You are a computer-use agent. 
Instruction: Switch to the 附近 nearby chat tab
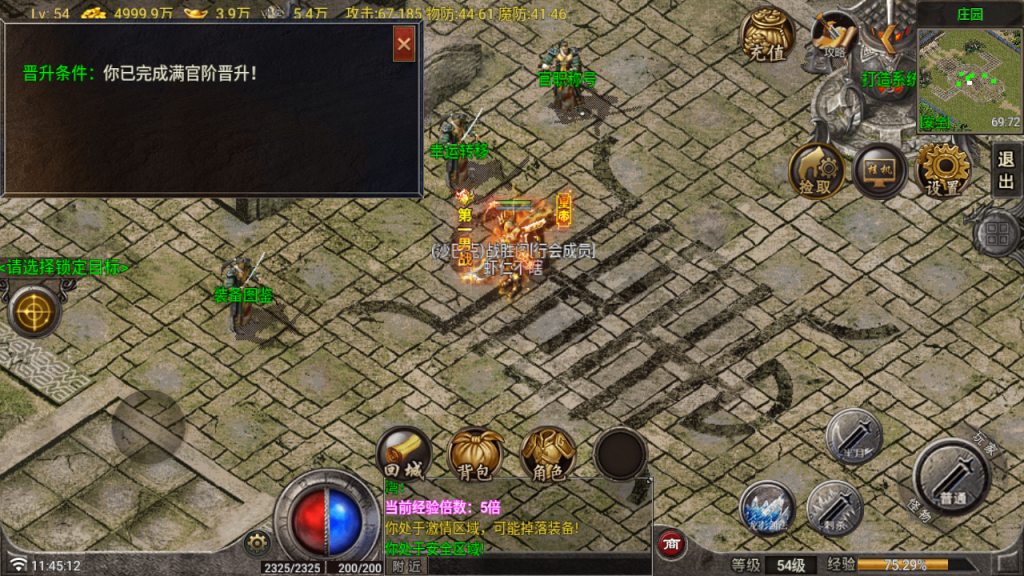pyautogui.click(x=406, y=566)
